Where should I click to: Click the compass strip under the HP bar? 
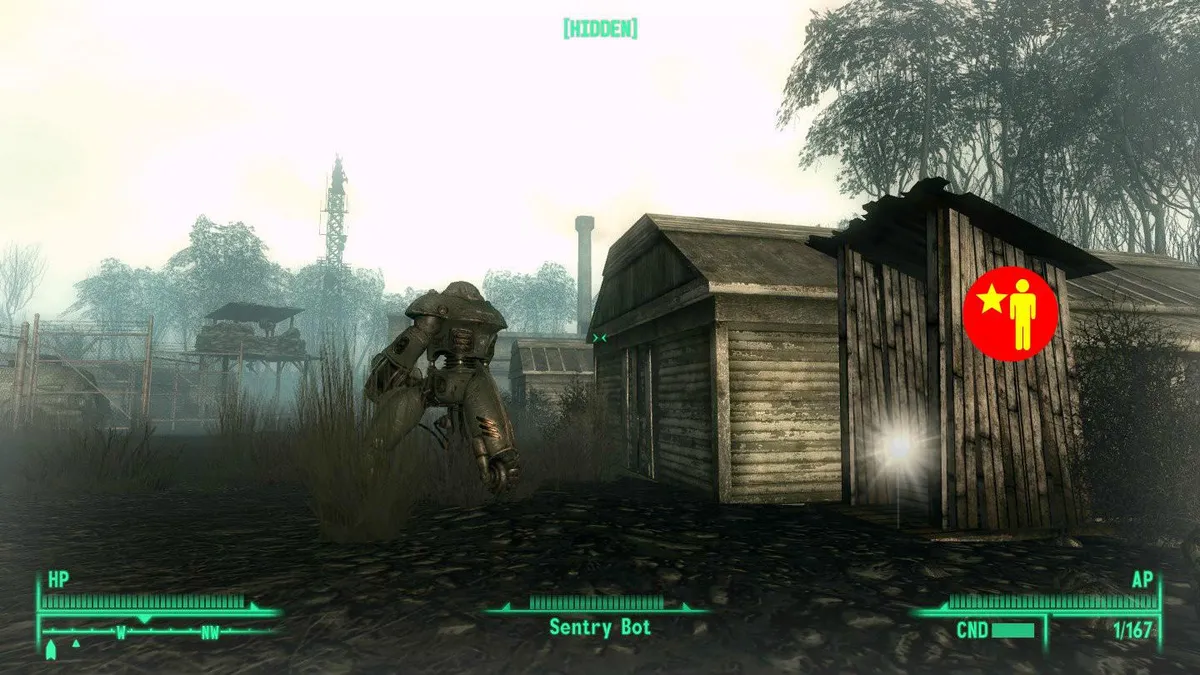click(158, 632)
